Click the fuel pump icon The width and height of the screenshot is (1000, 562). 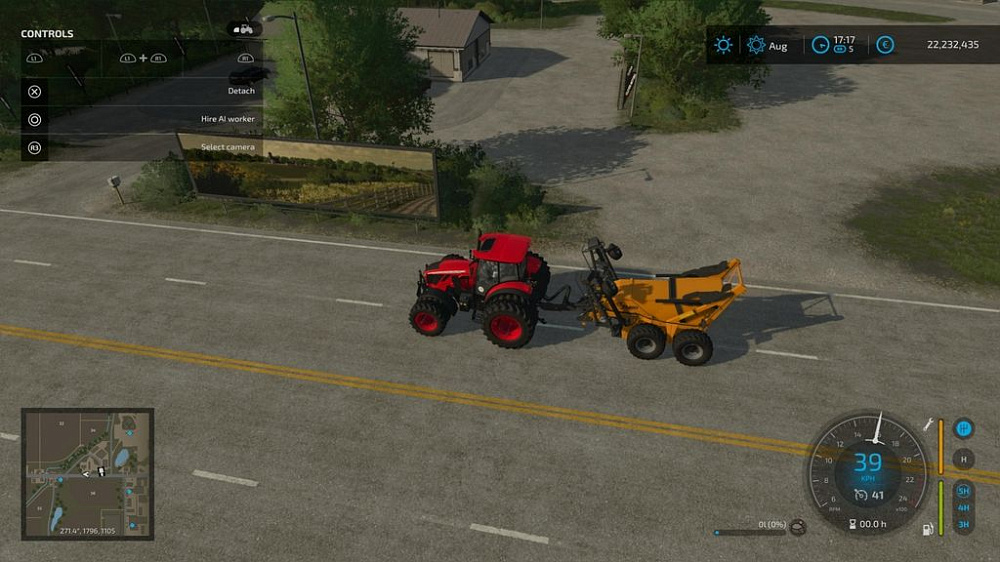pos(927,528)
